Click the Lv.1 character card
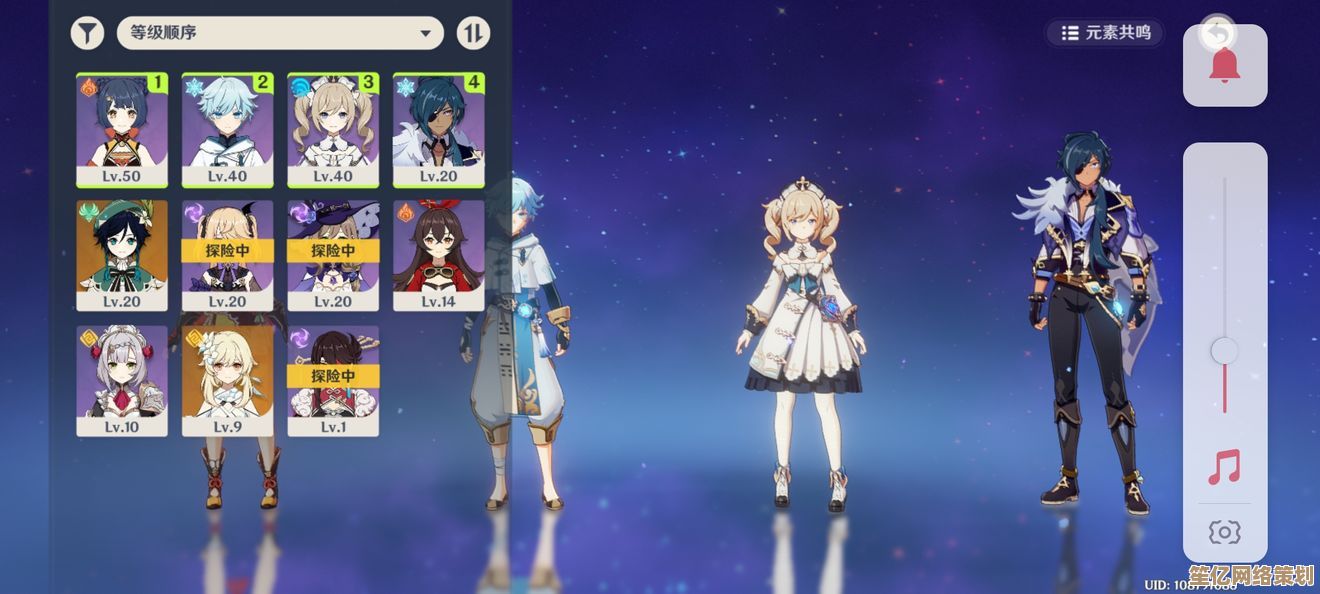 [333, 380]
